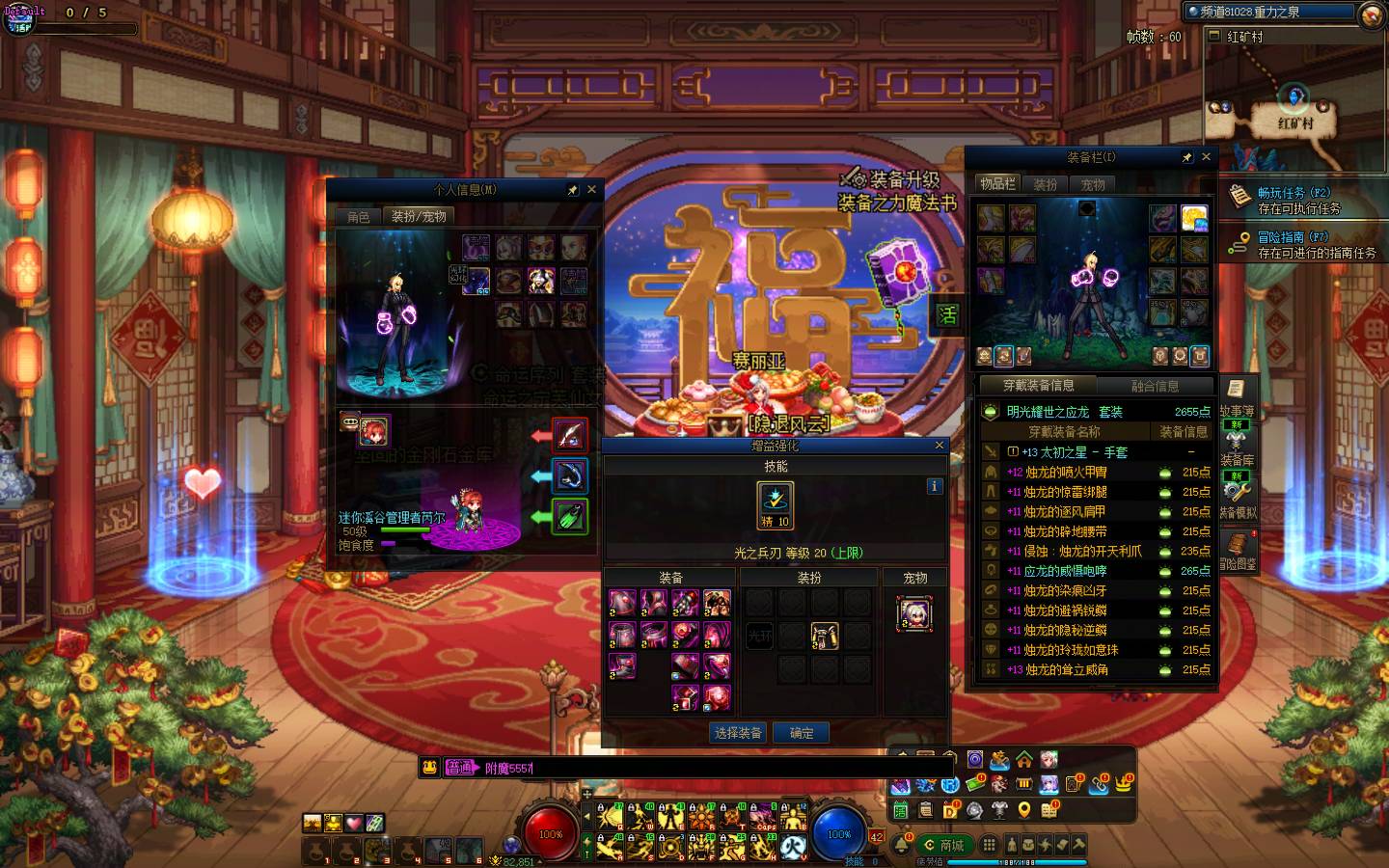Select the 光之兵刃 skill icon
1389x868 pixels.
(775, 504)
